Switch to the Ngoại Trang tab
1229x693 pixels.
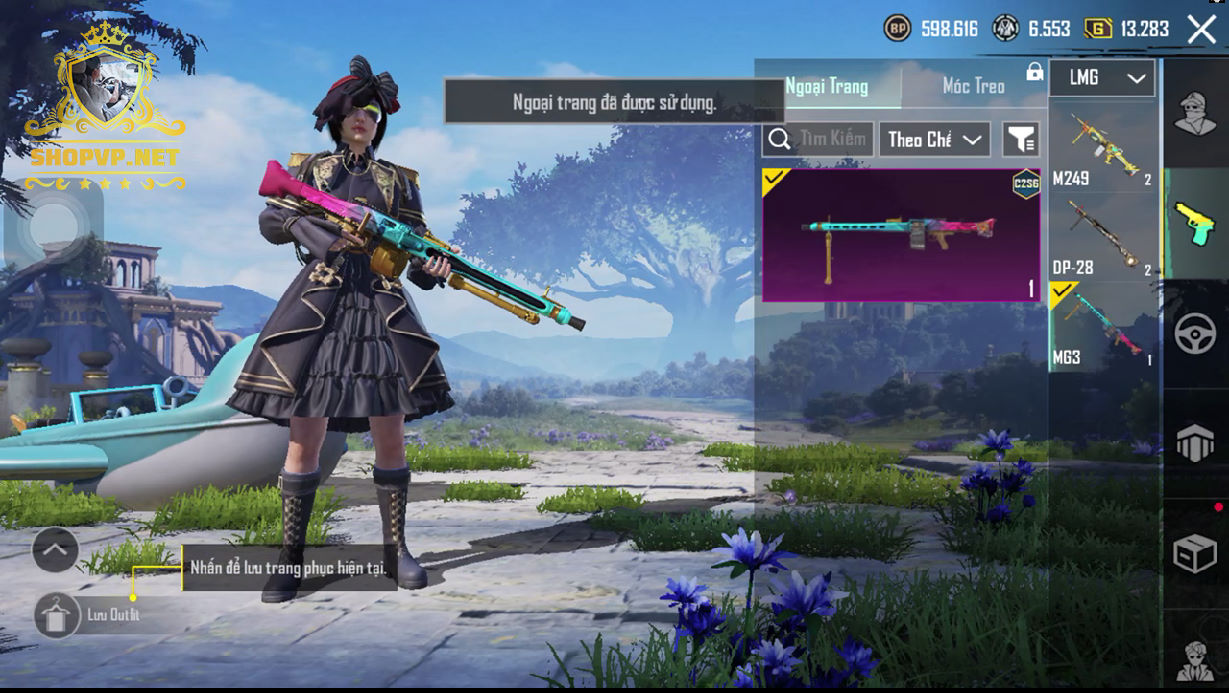(827, 86)
